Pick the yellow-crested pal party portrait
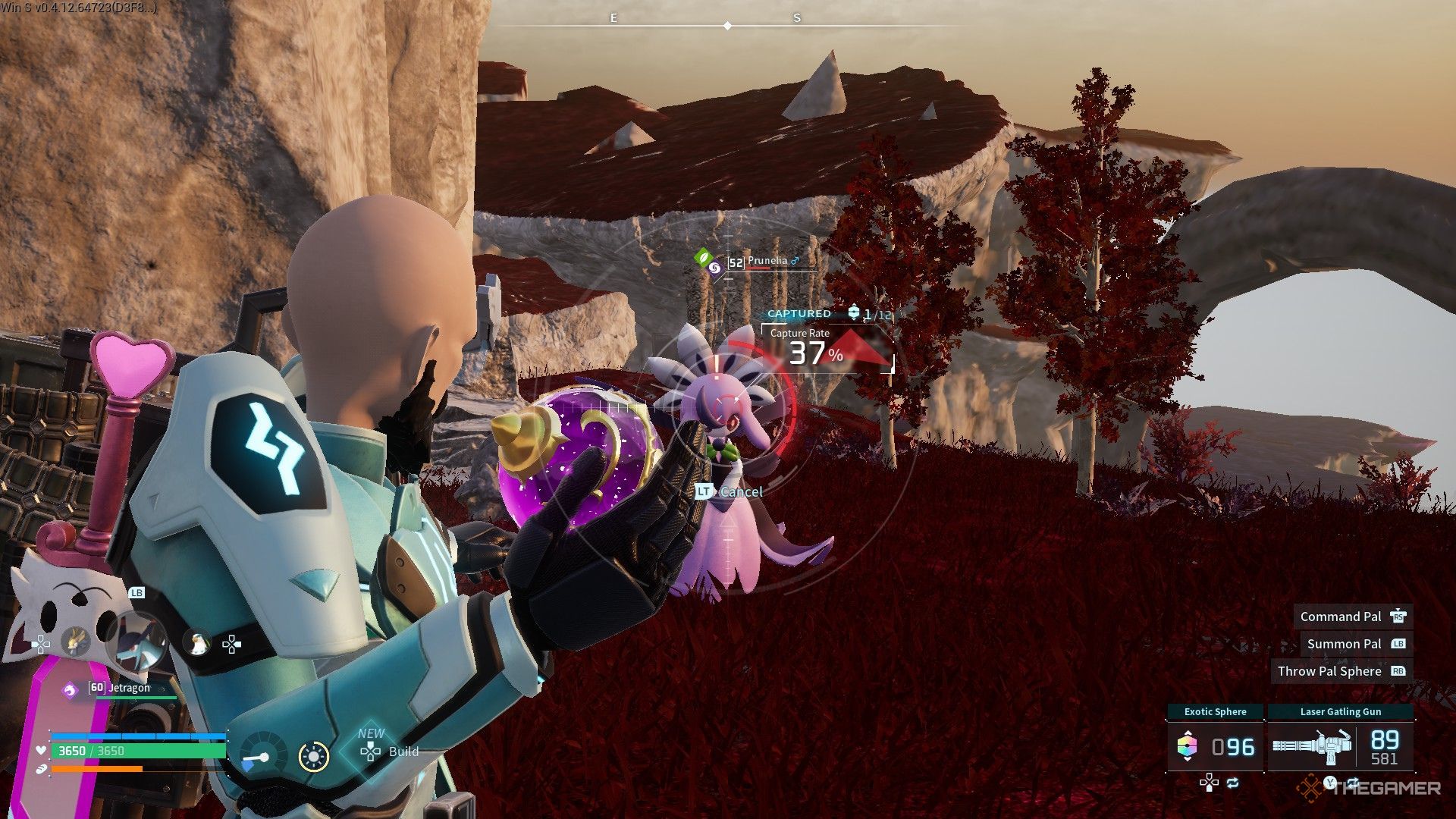Viewport: 1456px width, 819px height. pyautogui.click(x=75, y=642)
